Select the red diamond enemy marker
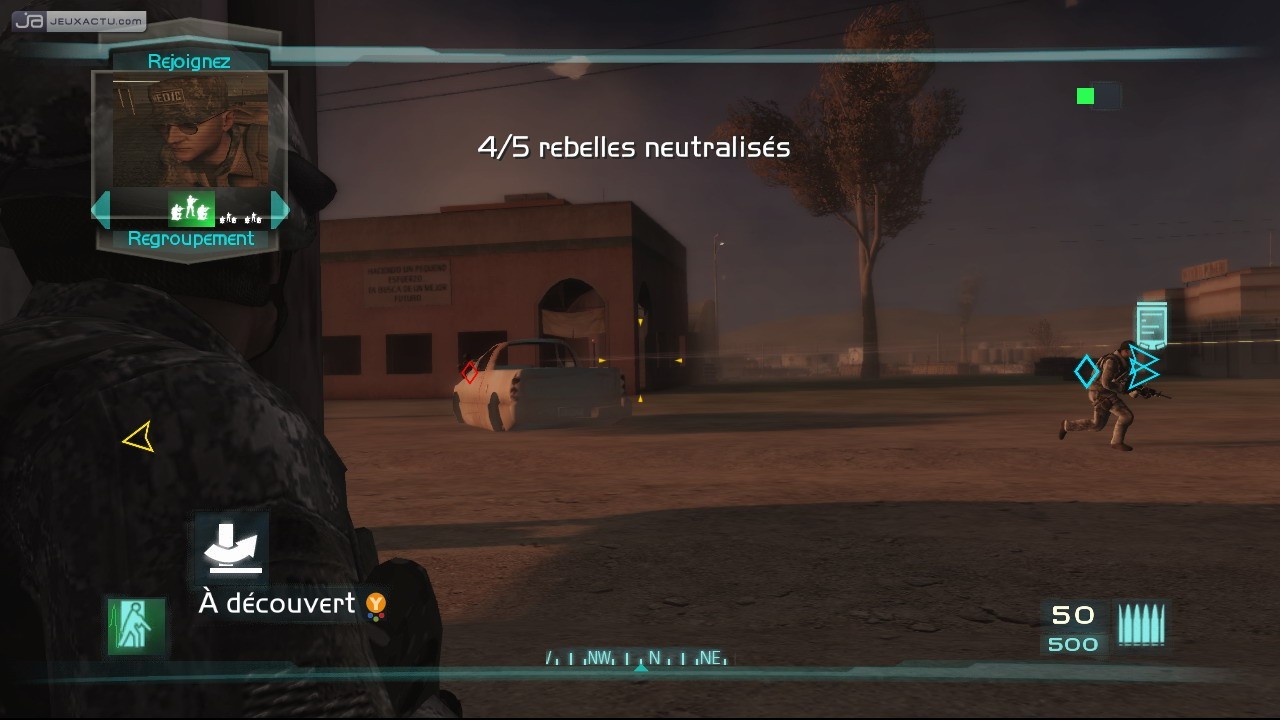The width and height of the screenshot is (1280, 720). 470,373
